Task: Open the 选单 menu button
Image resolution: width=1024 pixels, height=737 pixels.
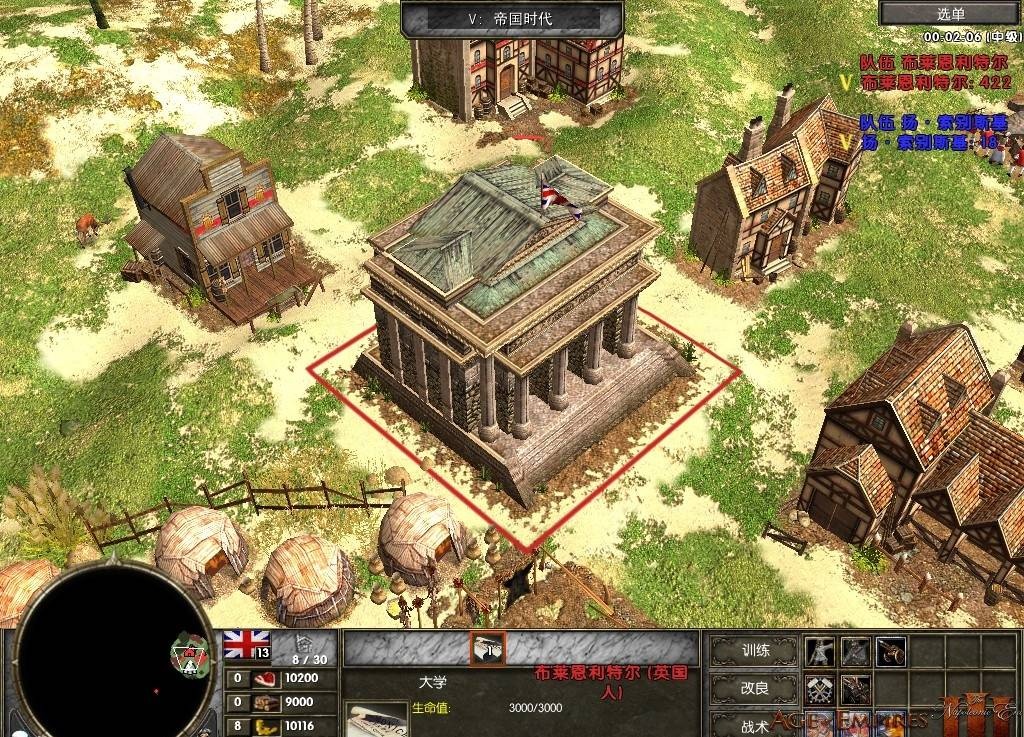Action: 950,13
